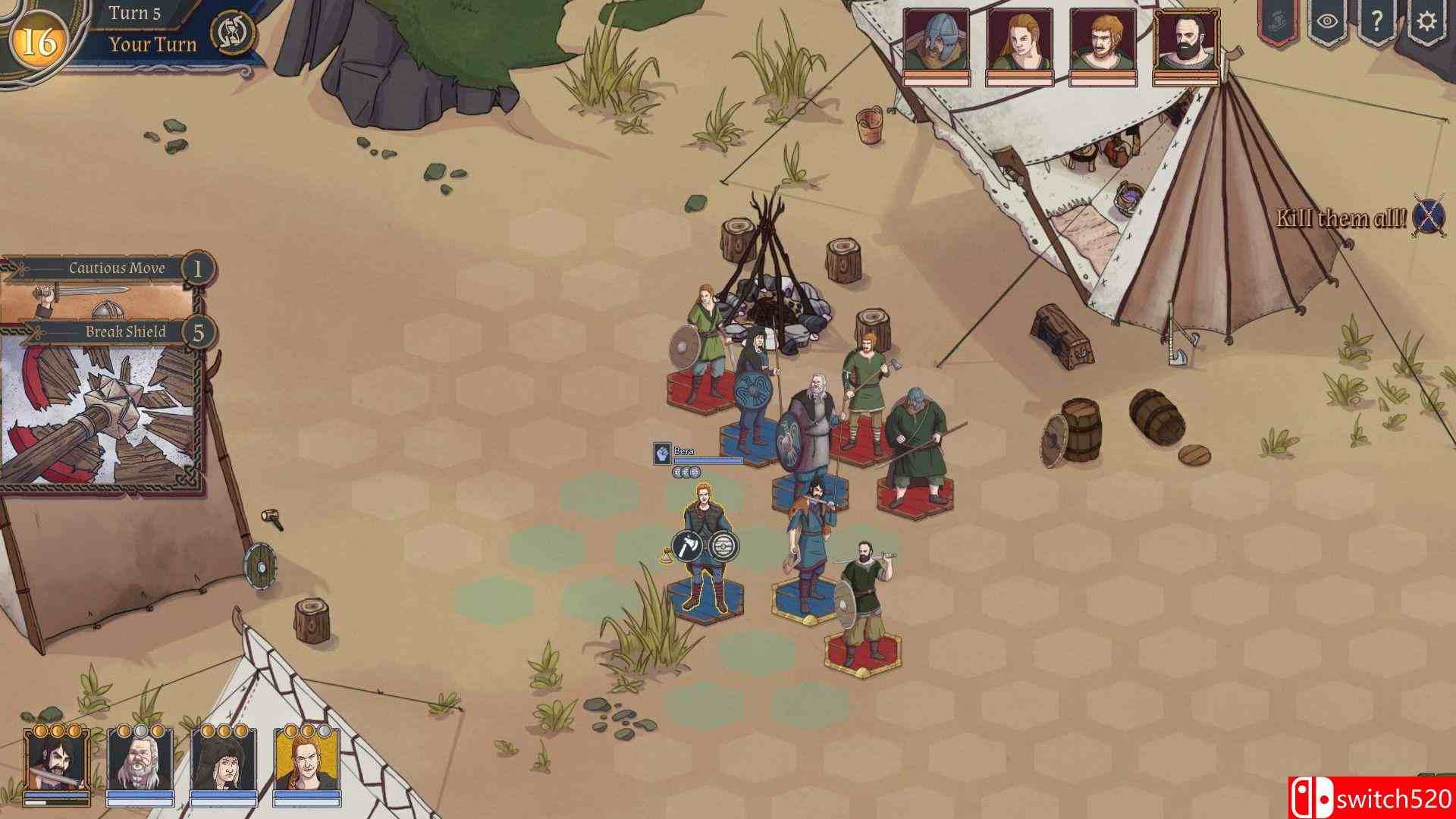Click the third status token near Bera's nameplate
This screenshot has height=819, width=1456.
(x=695, y=472)
